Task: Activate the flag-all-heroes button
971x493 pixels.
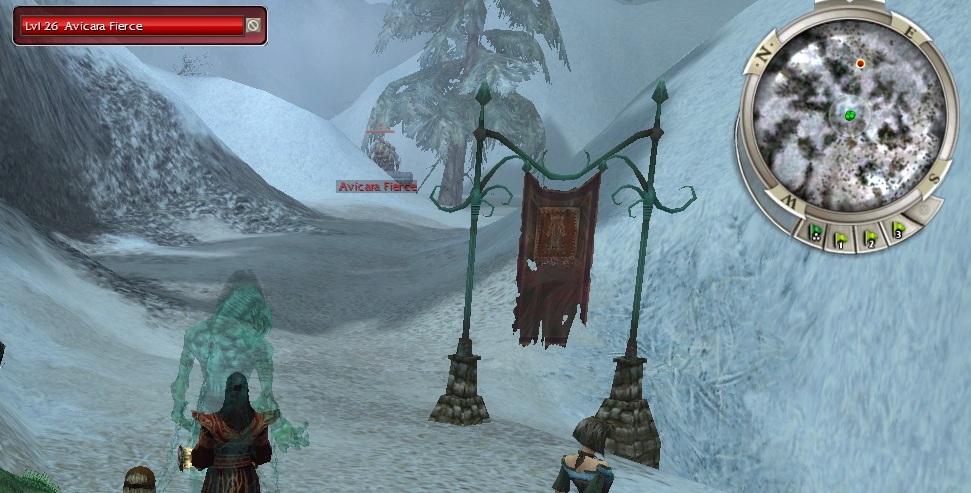Action: tap(816, 233)
